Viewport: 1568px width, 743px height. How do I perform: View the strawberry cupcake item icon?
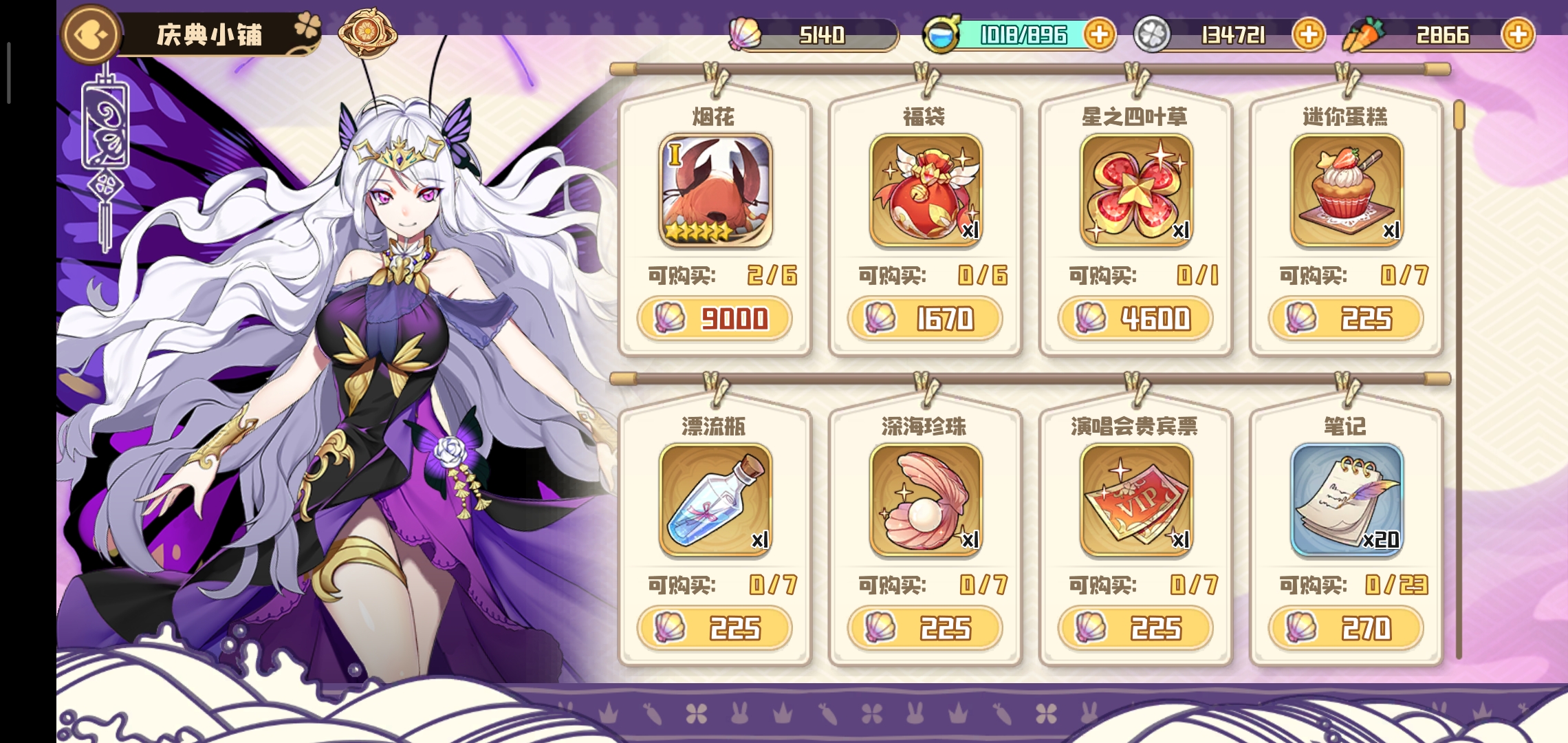[x=1347, y=191]
